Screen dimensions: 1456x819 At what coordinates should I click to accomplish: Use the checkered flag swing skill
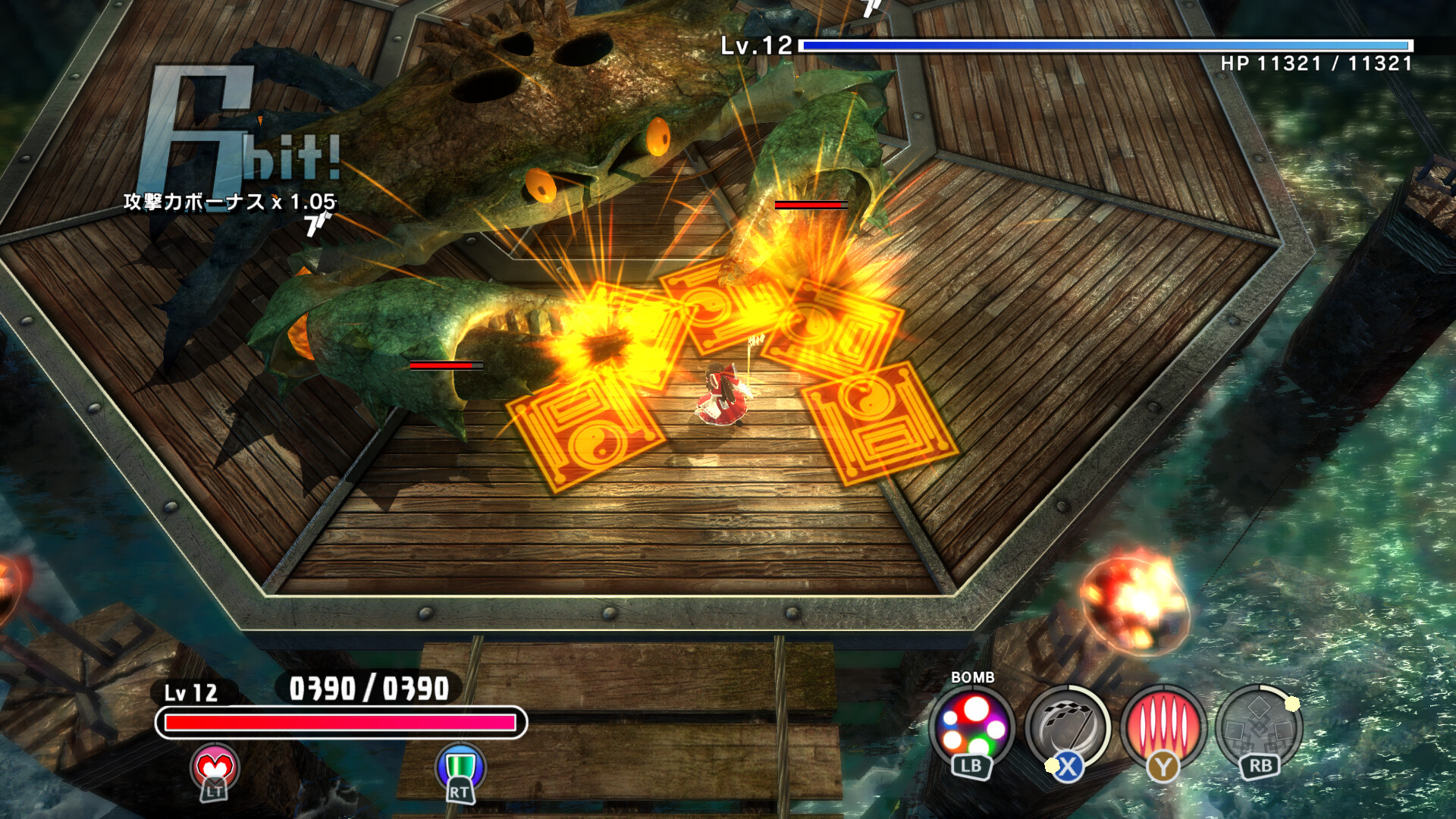pos(1067,728)
